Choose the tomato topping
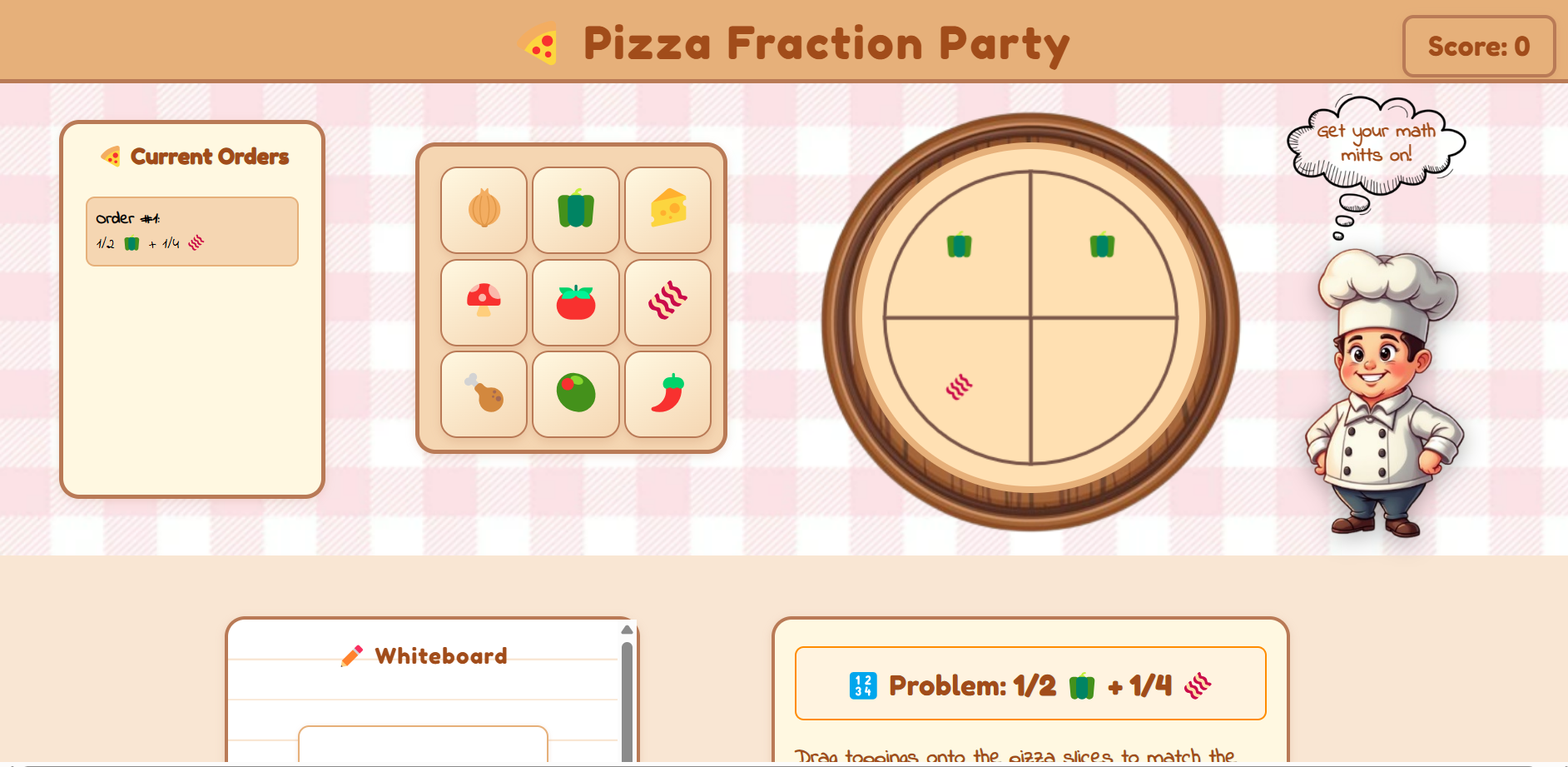This screenshot has height=767, width=1568. pyautogui.click(x=576, y=301)
